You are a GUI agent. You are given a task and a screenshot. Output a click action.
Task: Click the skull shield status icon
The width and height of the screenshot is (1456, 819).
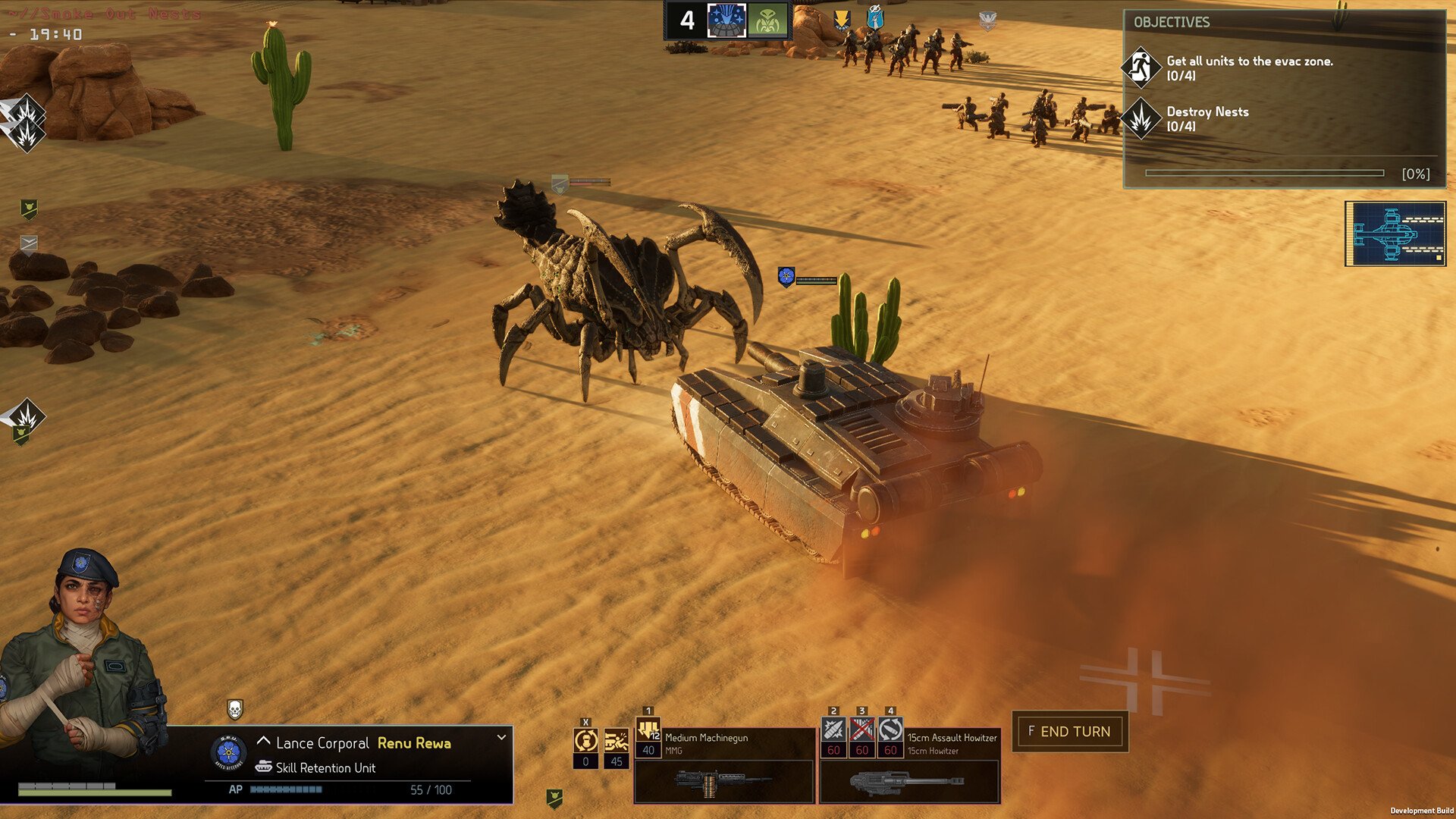(x=235, y=709)
